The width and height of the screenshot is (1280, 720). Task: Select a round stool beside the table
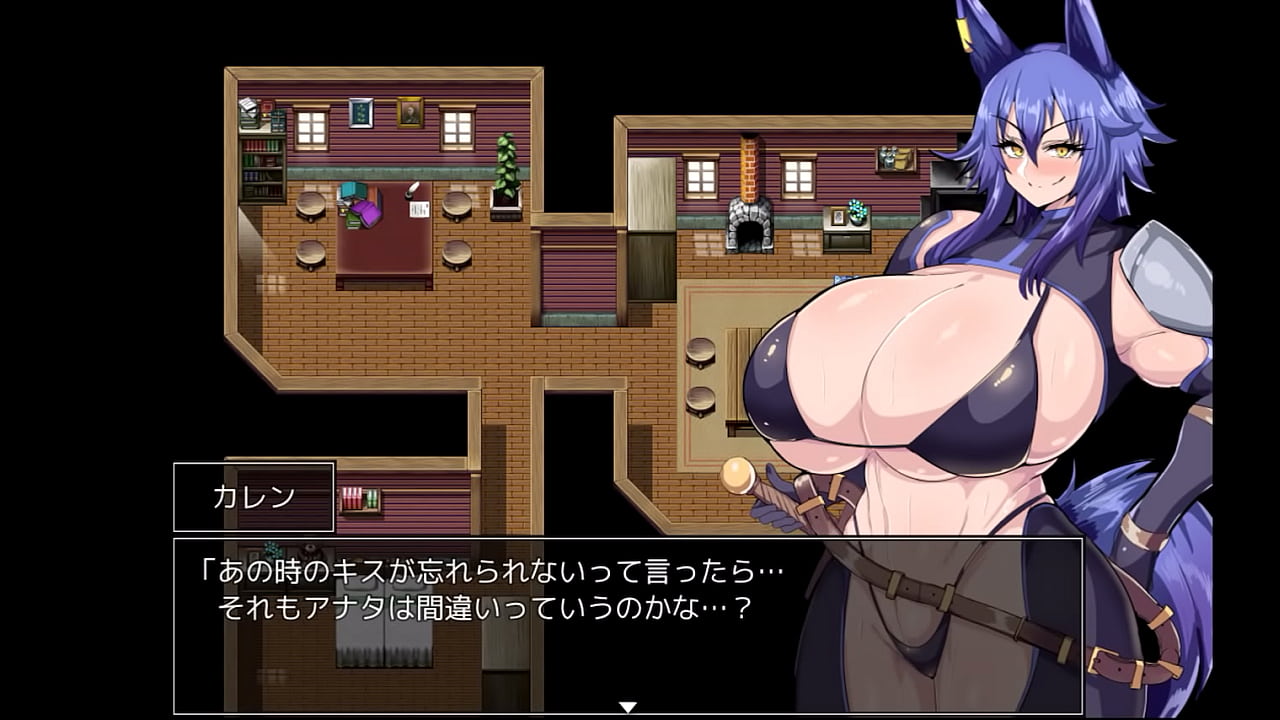coord(312,205)
